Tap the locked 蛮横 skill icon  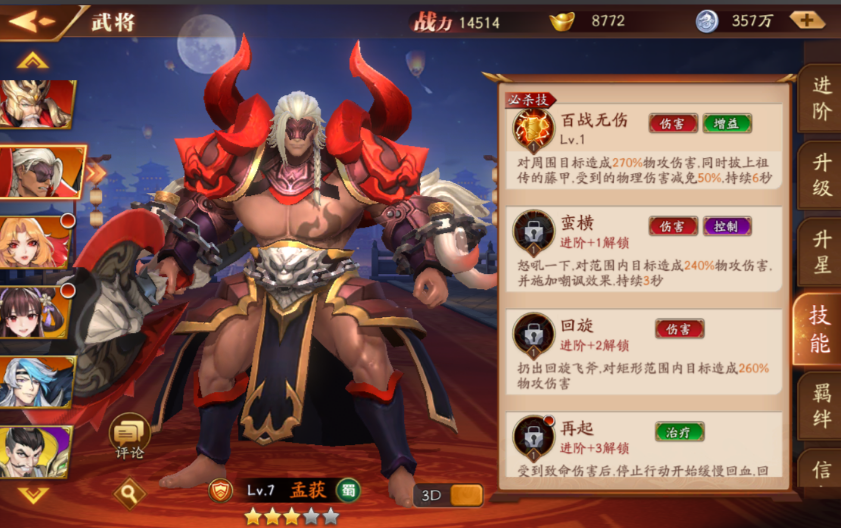point(533,232)
